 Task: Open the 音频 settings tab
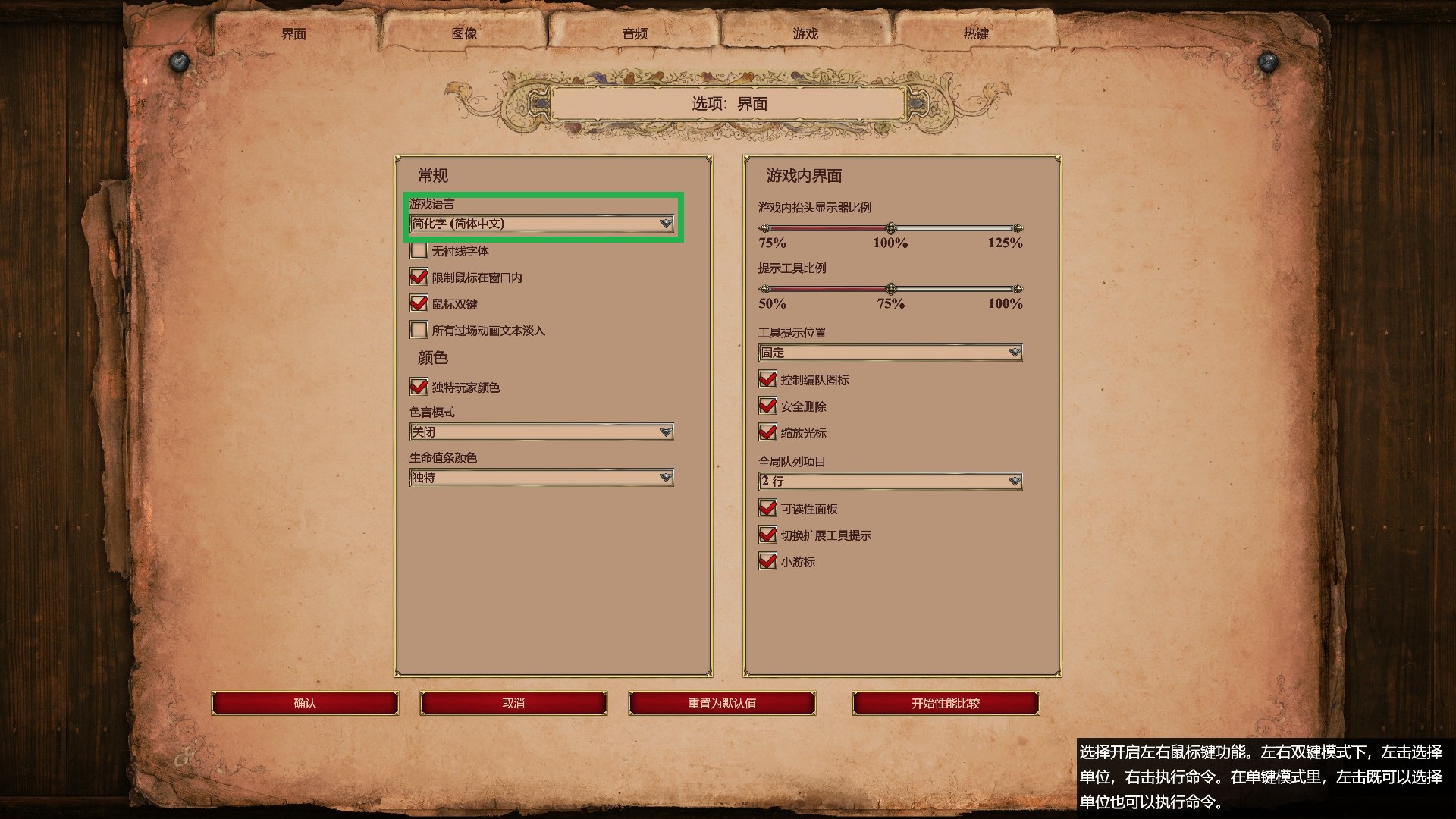[635, 34]
